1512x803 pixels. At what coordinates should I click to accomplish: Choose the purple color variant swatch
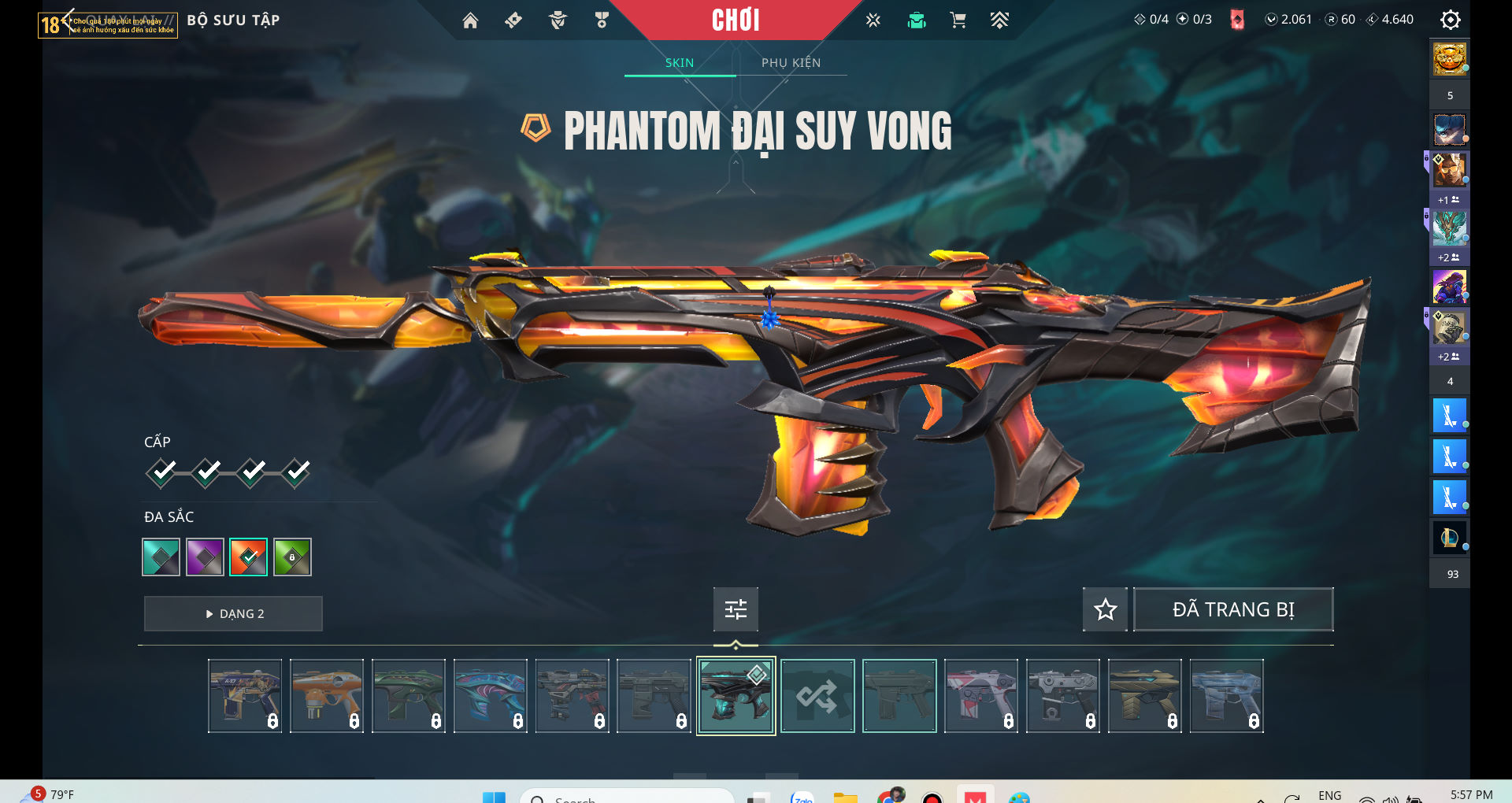(x=205, y=557)
